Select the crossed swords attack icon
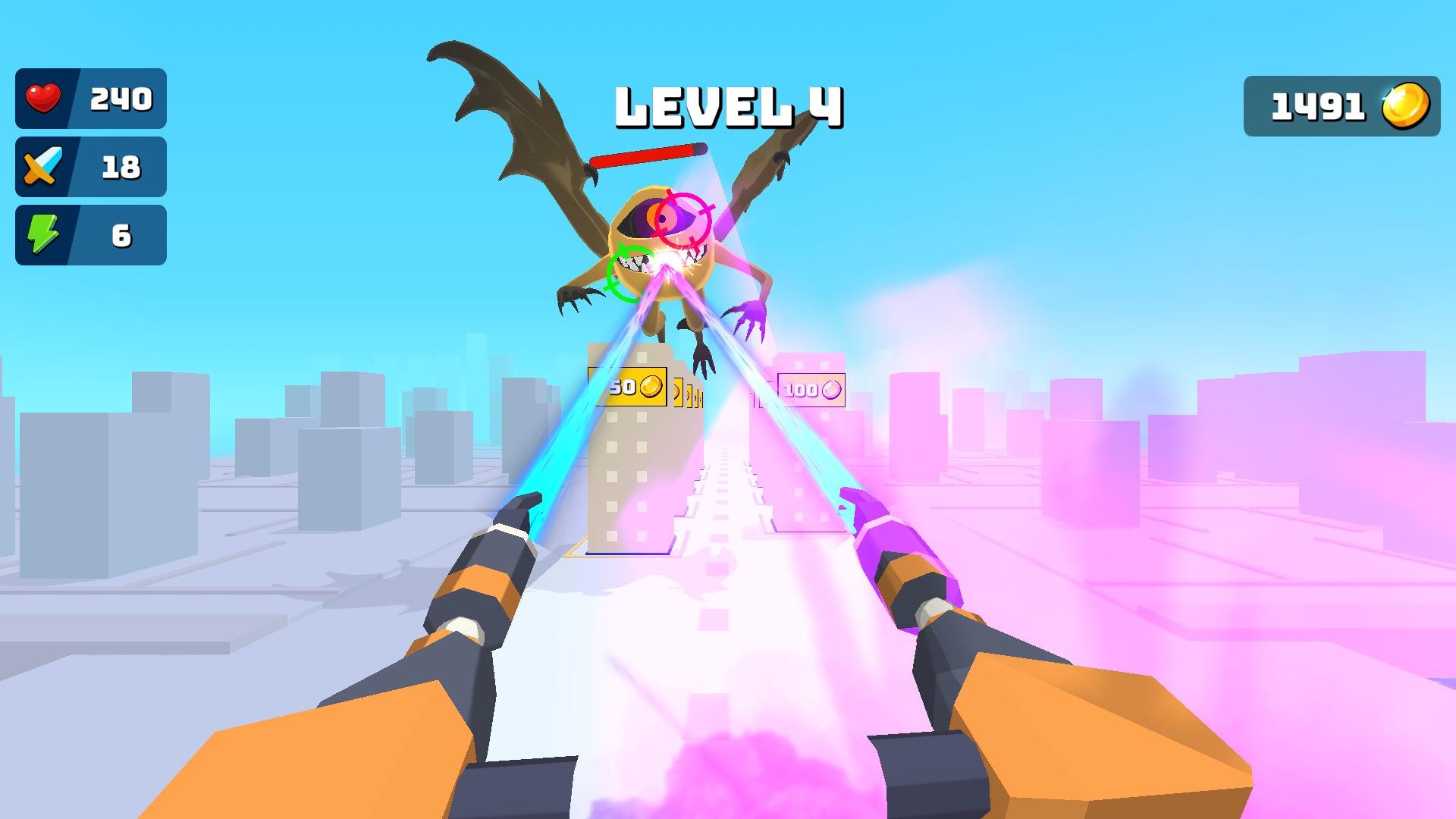The height and width of the screenshot is (819, 1456). 43,167
